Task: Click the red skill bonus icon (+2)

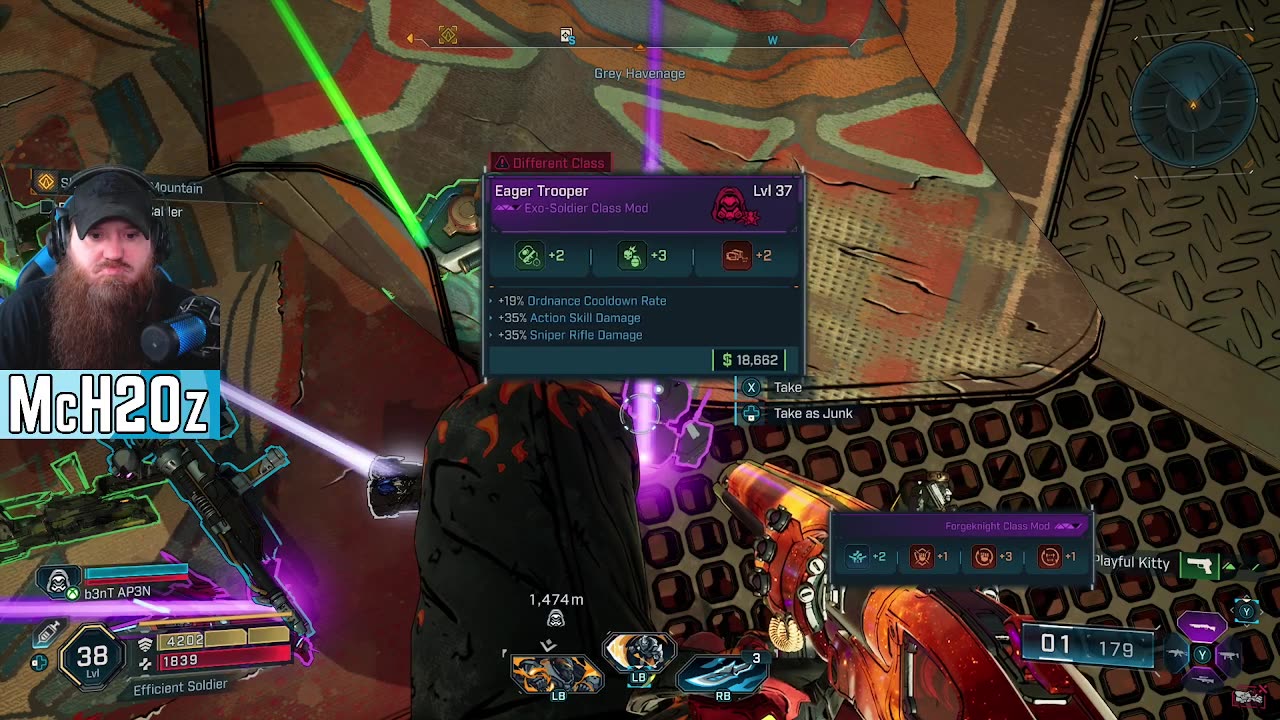Action: click(736, 256)
